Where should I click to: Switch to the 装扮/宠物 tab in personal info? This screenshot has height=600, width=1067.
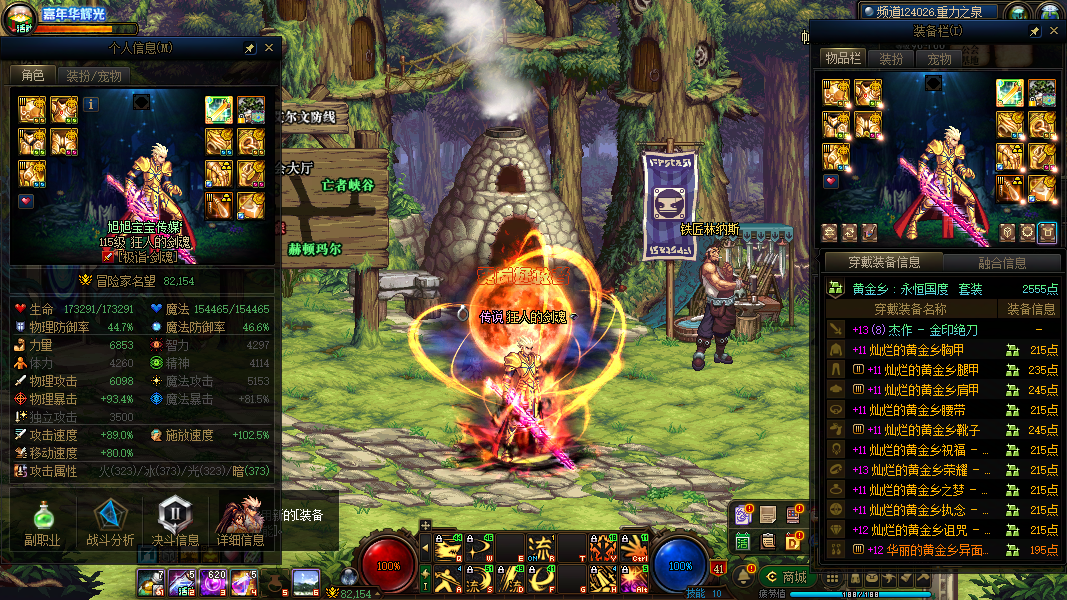93,75
